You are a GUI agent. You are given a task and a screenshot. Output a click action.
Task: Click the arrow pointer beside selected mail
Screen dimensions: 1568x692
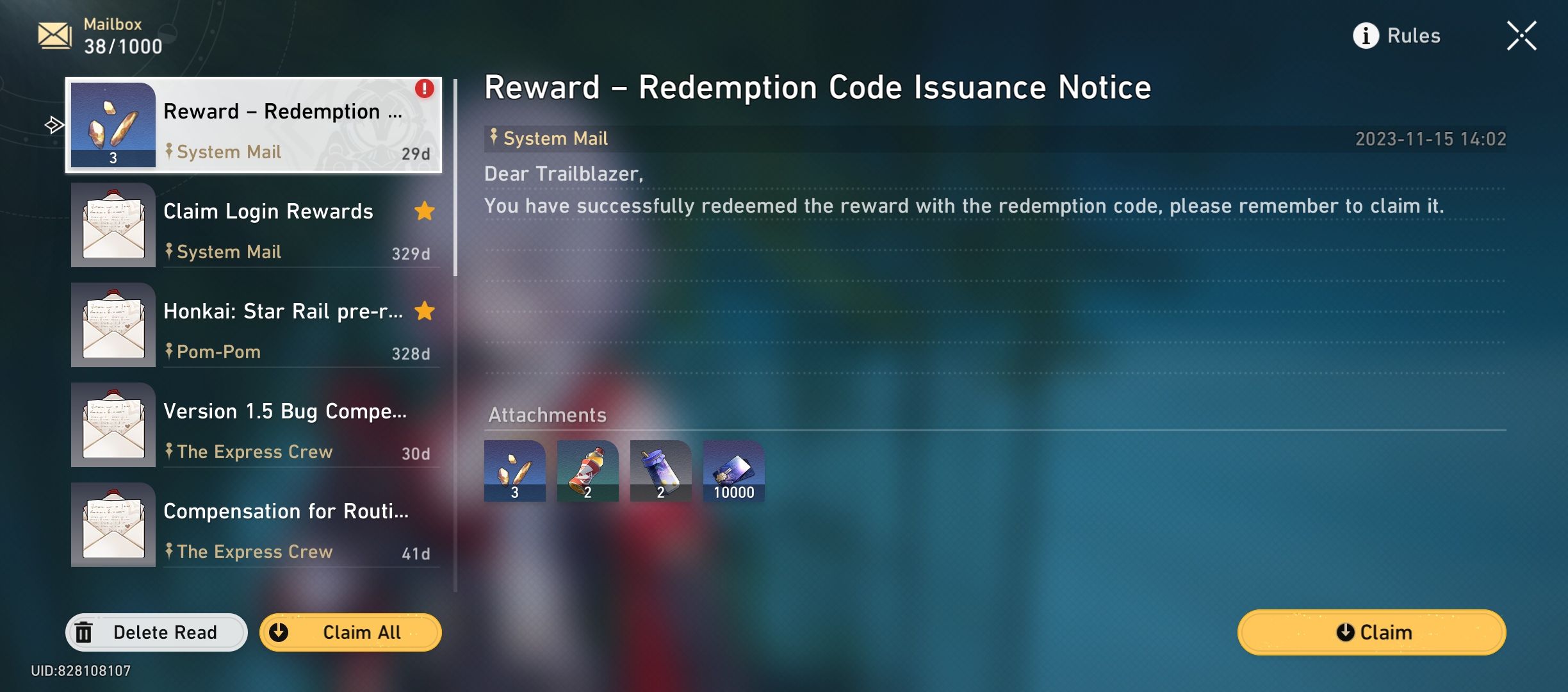[54, 126]
